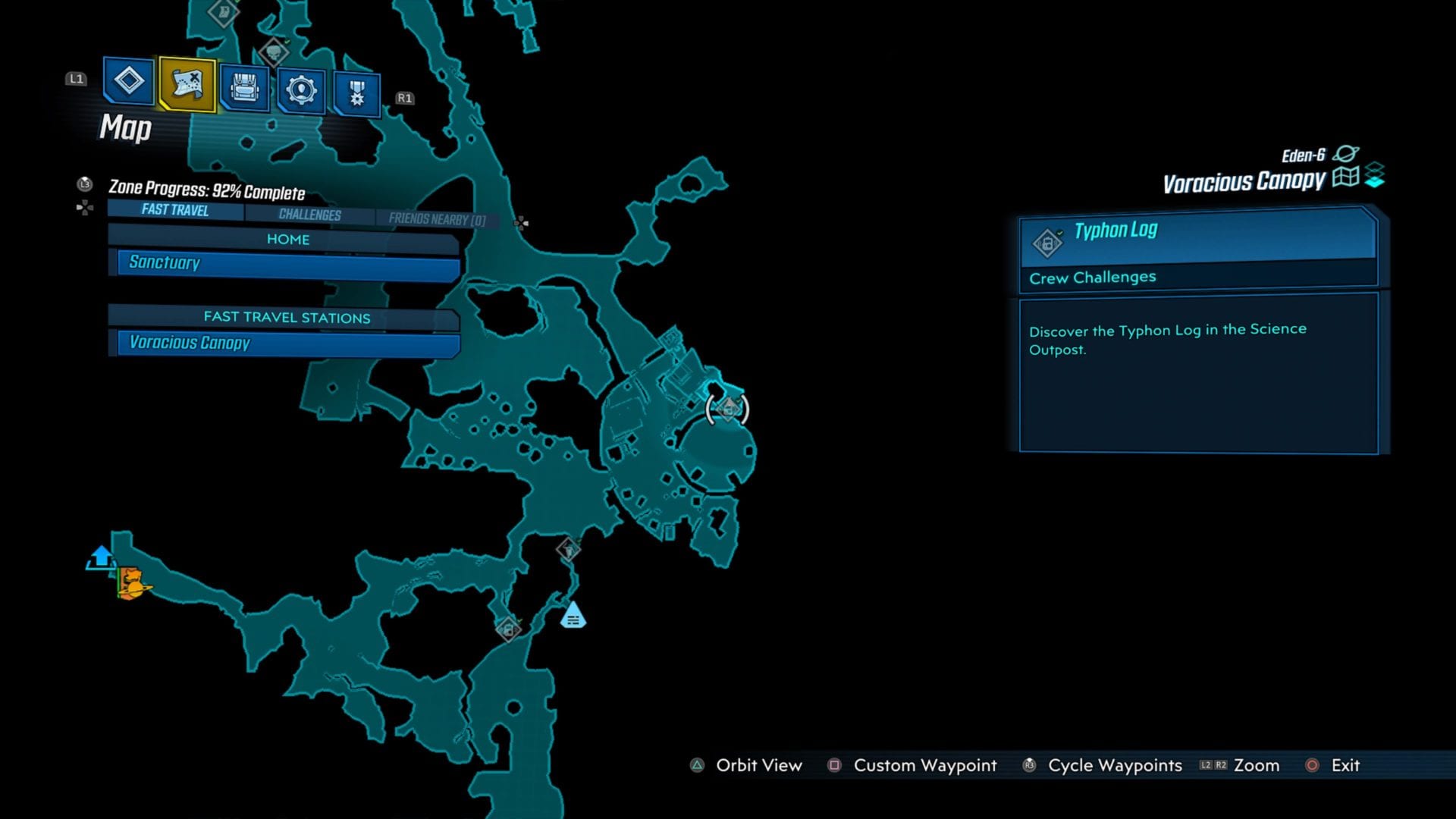Switch to the Fast Travel sub-tab
Image resolution: width=1456 pixels, height=819 pixels.
point(175,210)
